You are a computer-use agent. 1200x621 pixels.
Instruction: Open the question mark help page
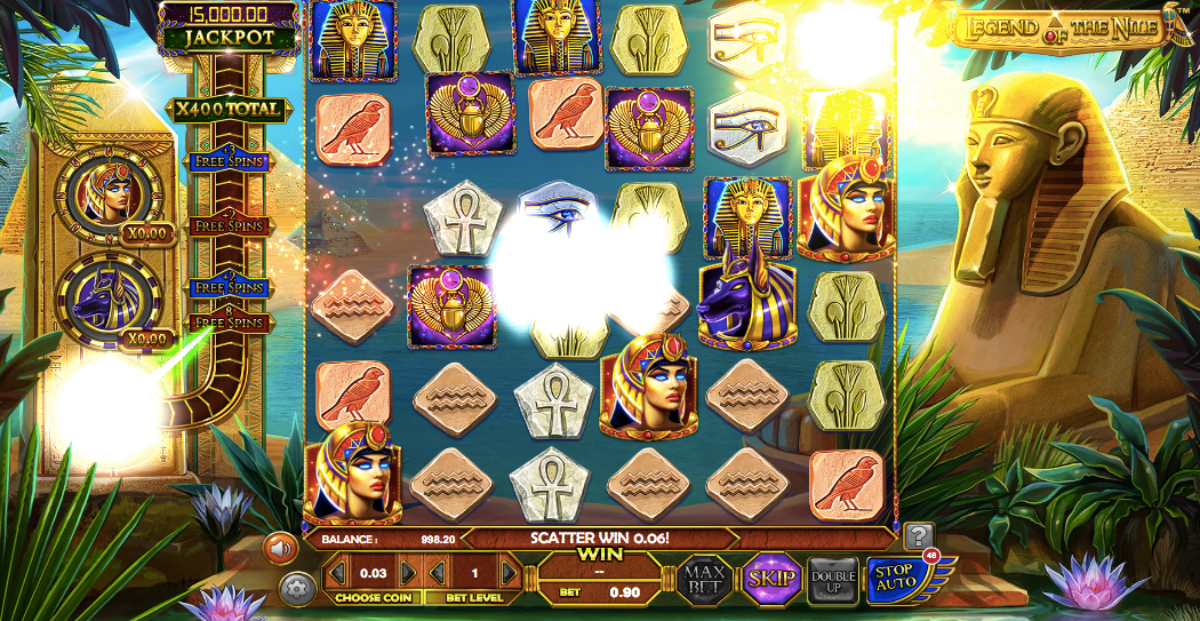[x=919, y=536]
